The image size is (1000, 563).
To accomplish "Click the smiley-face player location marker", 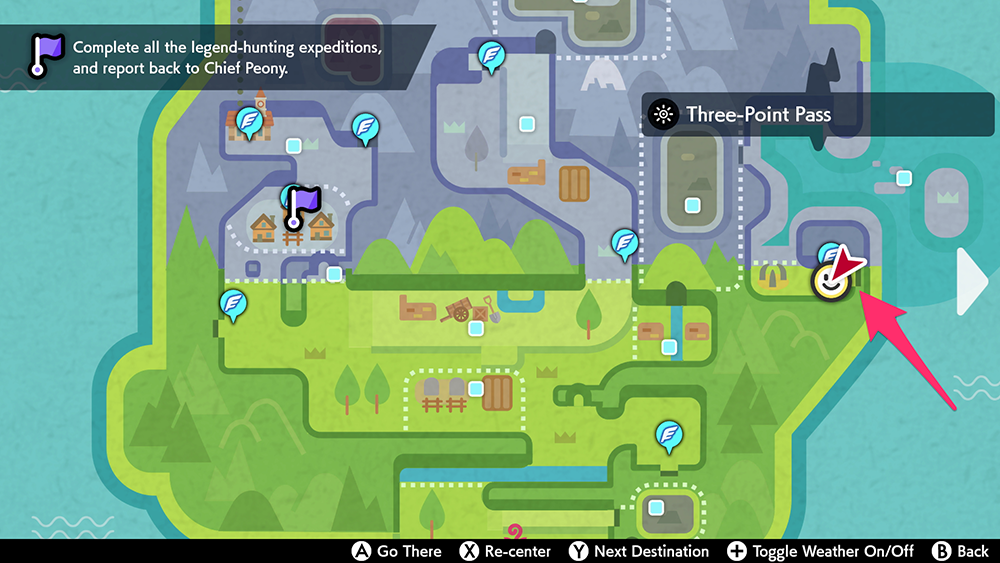I will coord(829,283).
